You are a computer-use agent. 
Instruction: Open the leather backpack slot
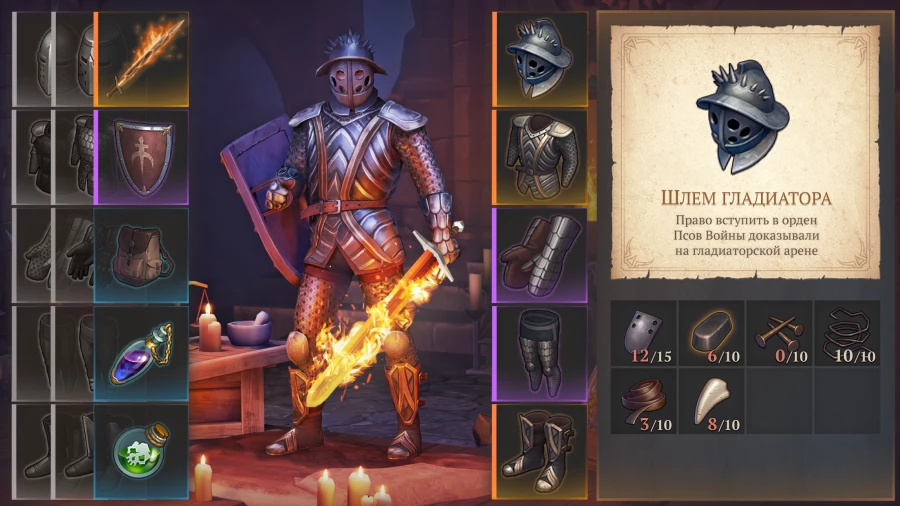click(142, 254)
